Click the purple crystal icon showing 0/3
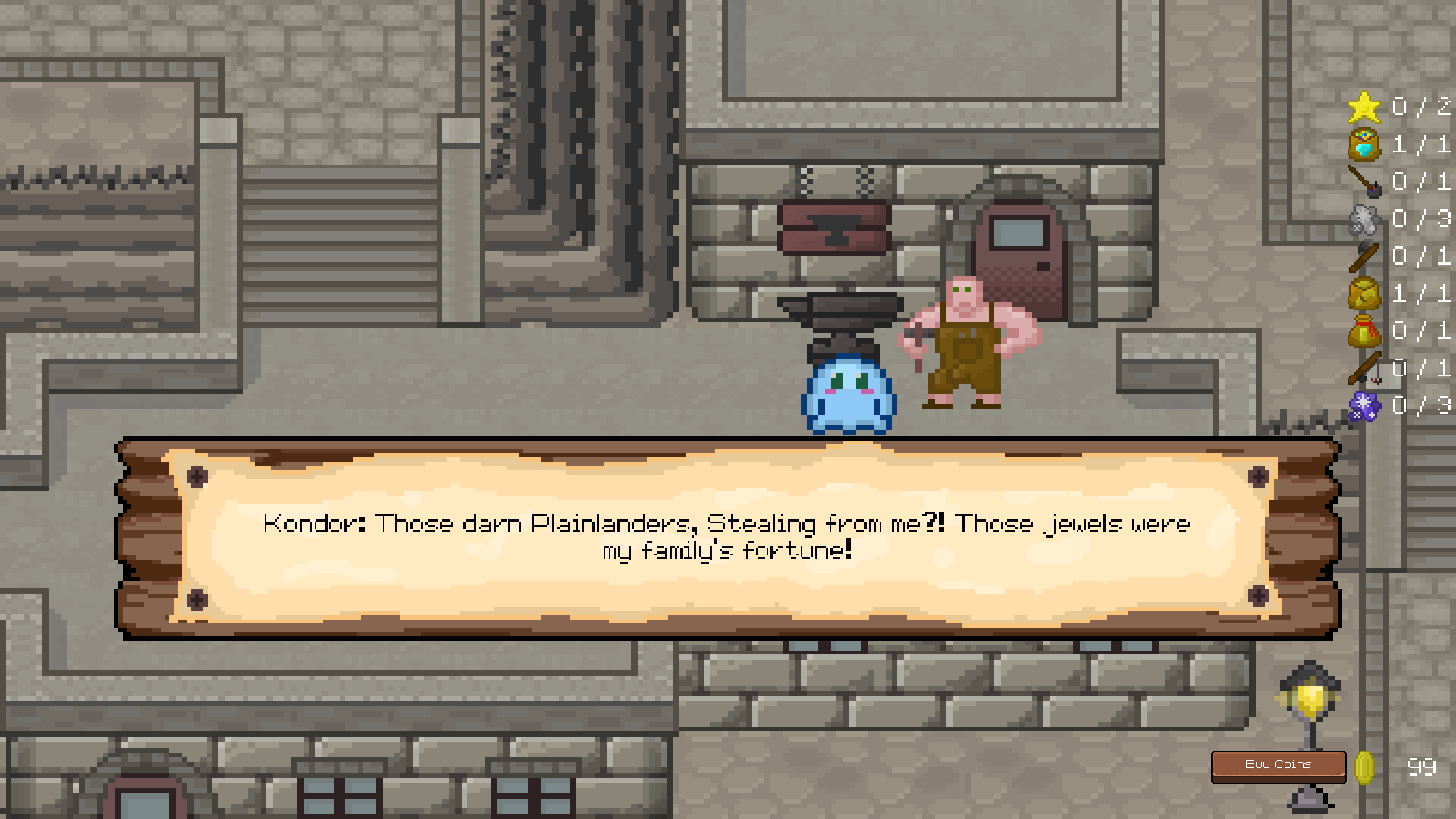 (x=1365, y=405)
